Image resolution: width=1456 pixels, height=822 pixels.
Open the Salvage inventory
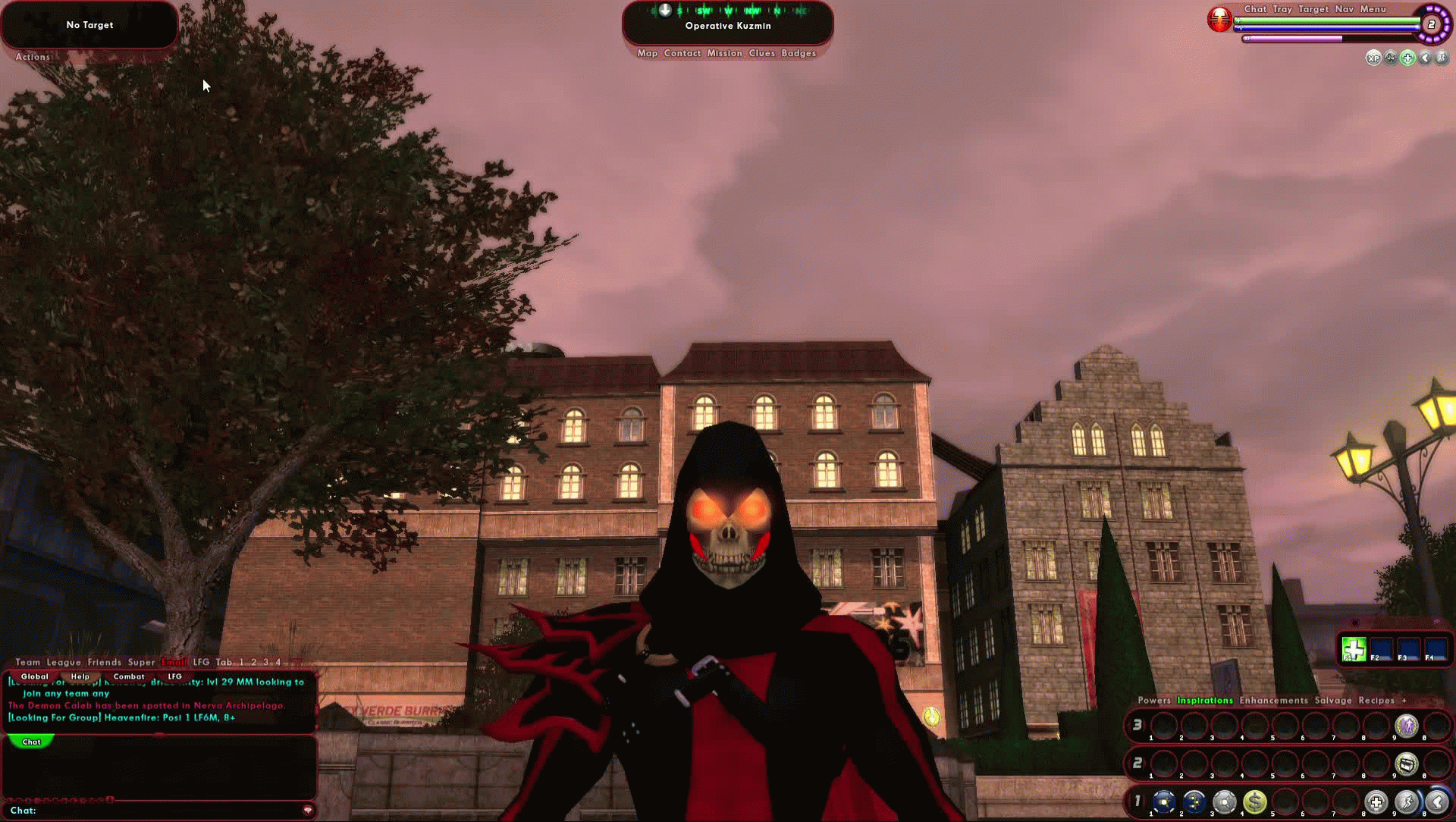(x=1333, y=701)
